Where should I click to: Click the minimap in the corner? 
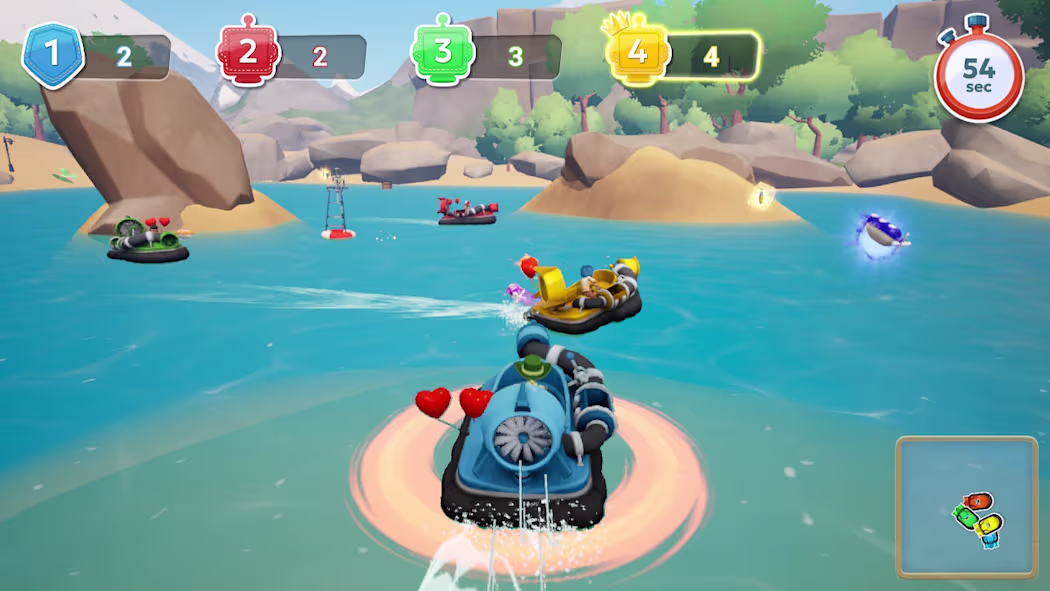coord(966,507)
